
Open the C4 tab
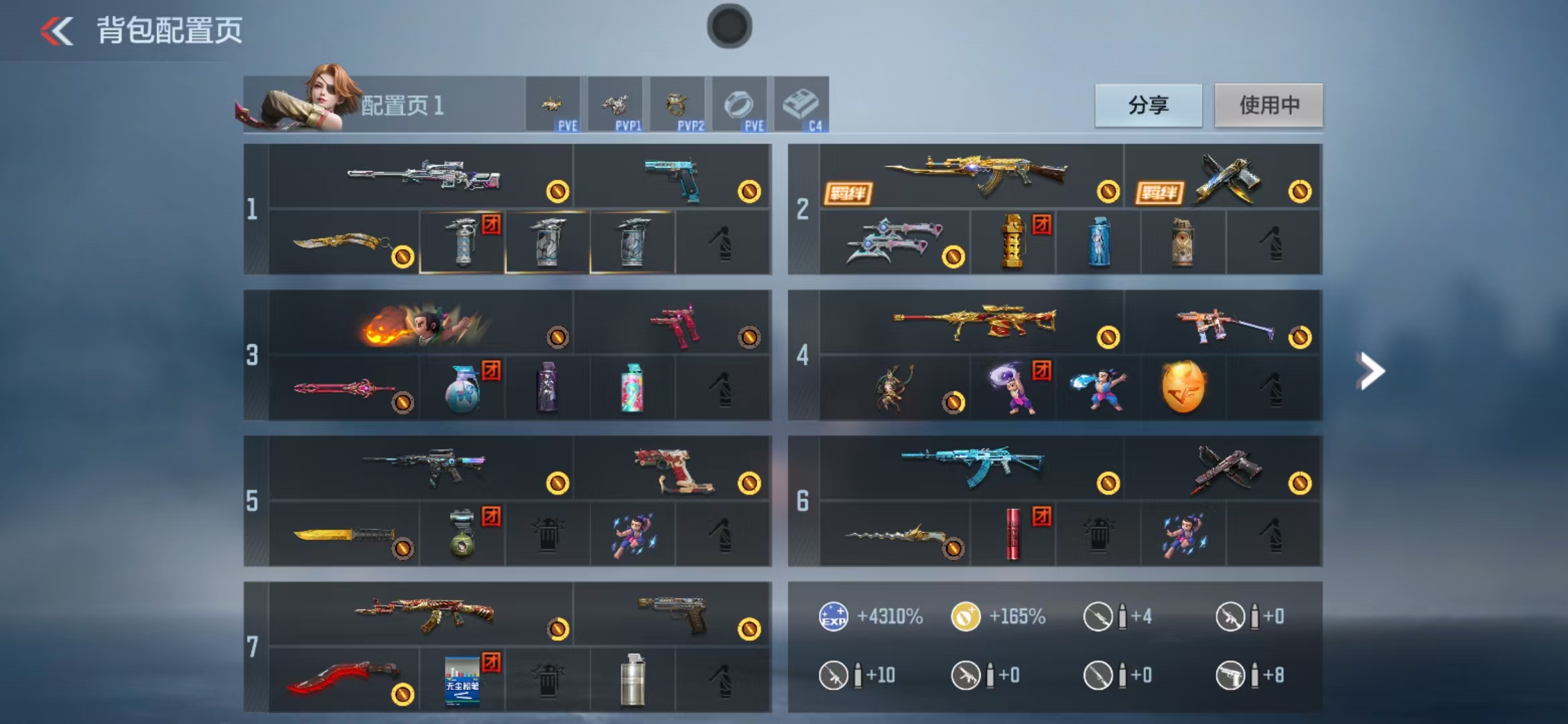[x=801, y=105]
